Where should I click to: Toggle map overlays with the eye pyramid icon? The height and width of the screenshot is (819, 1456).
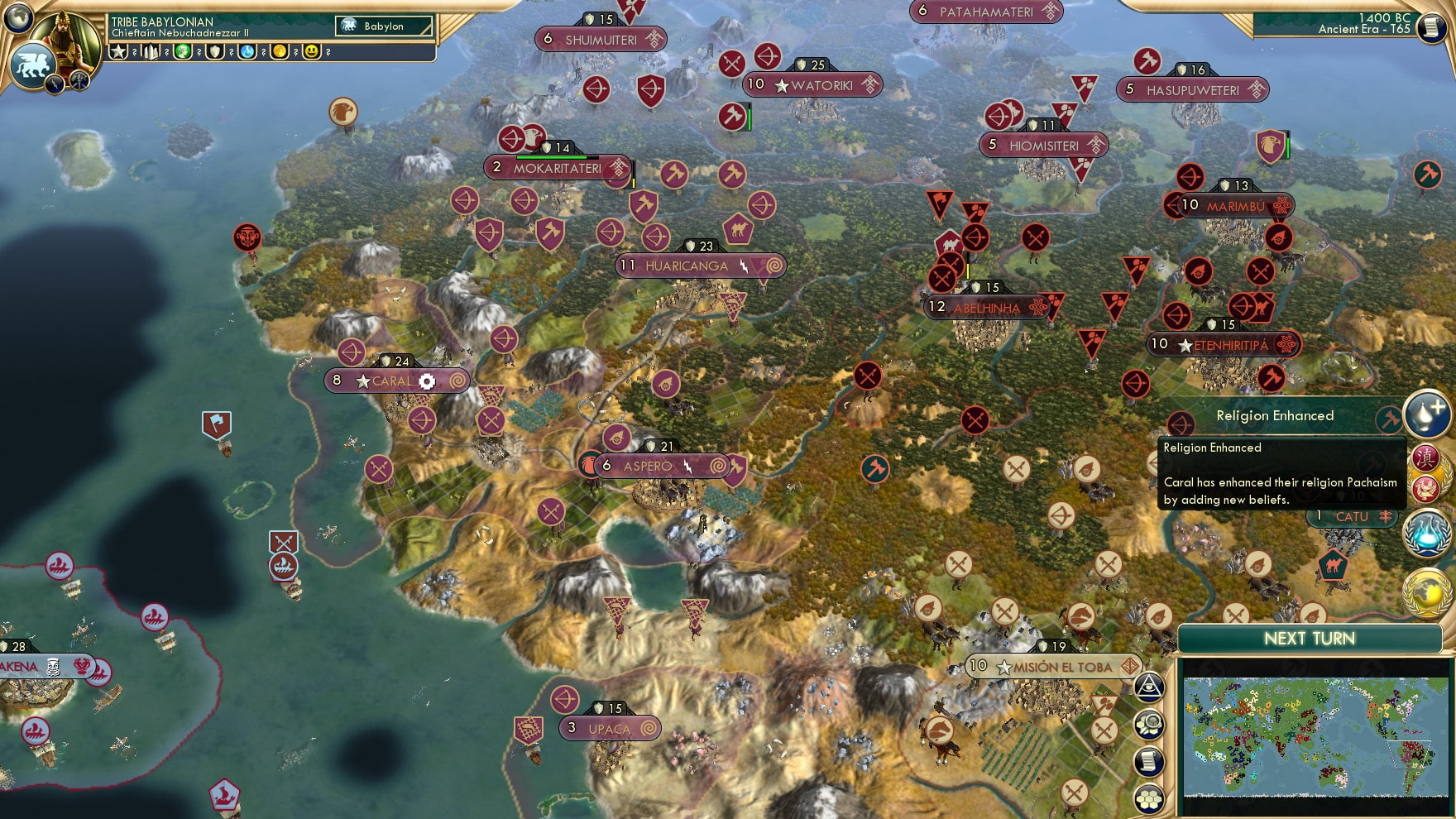[1149, 687]
